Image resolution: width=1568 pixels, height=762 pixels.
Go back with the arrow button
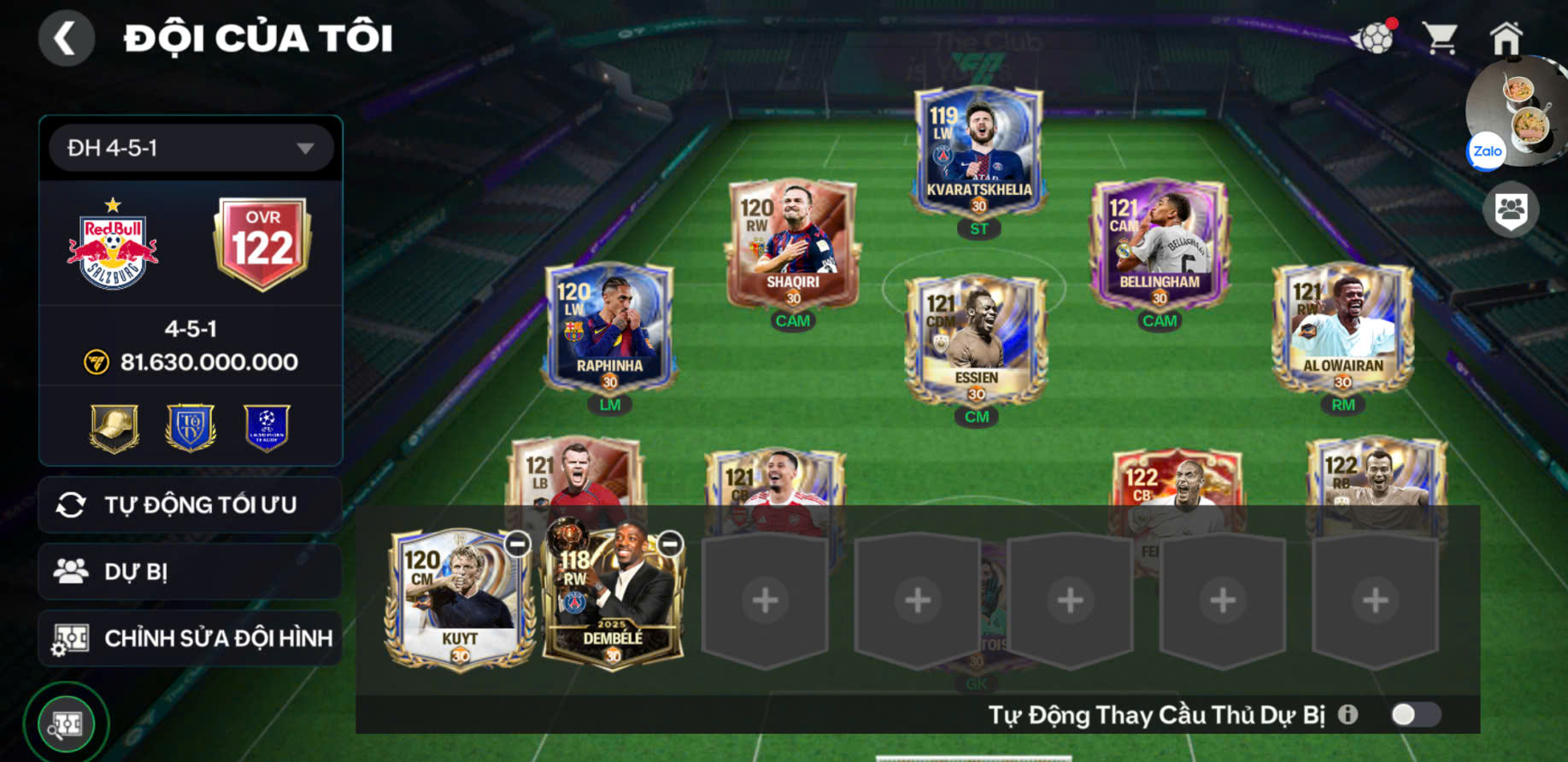click(x=66, y=38)
